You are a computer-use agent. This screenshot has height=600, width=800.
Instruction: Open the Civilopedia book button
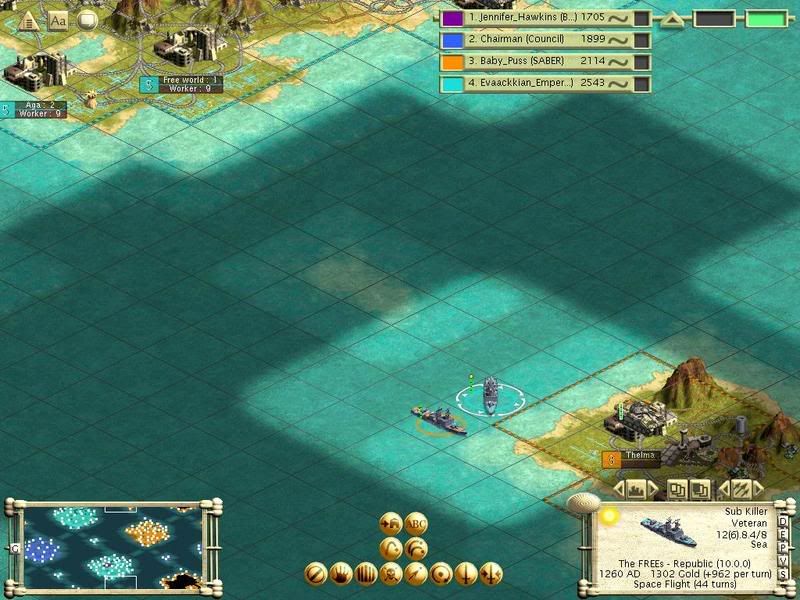pos(58,19)
